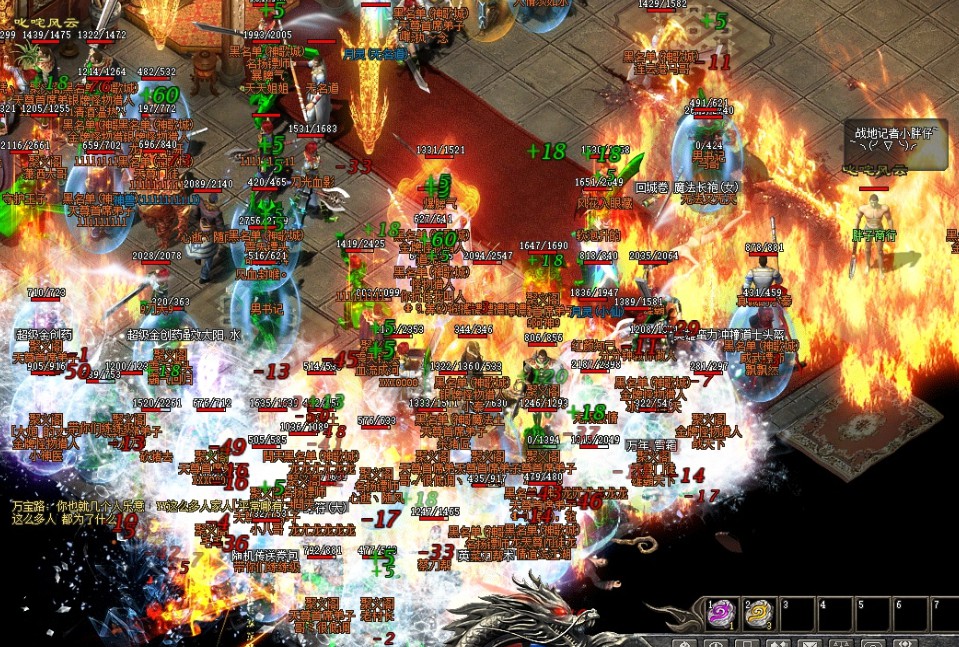The height and width of the screenshot is (647, 959).
Task: Use the yellow swirl stone in hotbar slot 2
Action: 760,614
